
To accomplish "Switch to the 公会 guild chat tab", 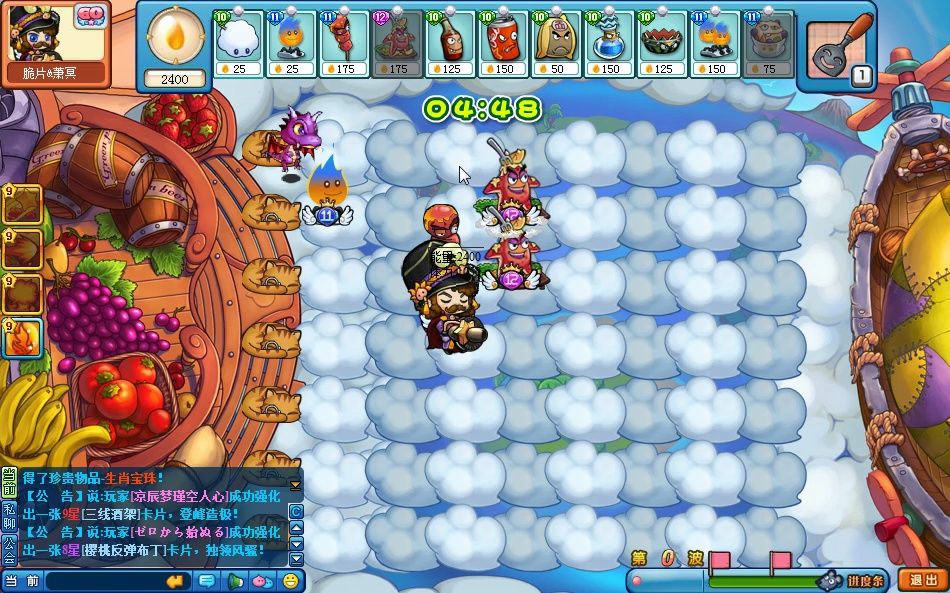I will [9, 547].
